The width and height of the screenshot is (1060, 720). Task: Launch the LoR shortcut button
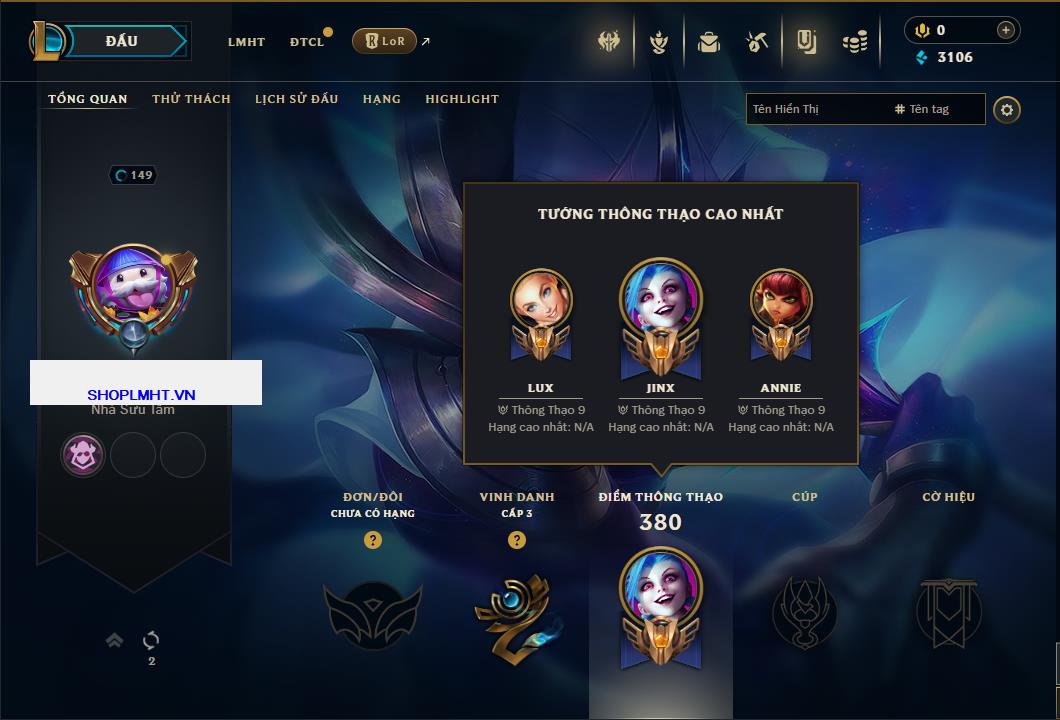click(x=384, y=41)
